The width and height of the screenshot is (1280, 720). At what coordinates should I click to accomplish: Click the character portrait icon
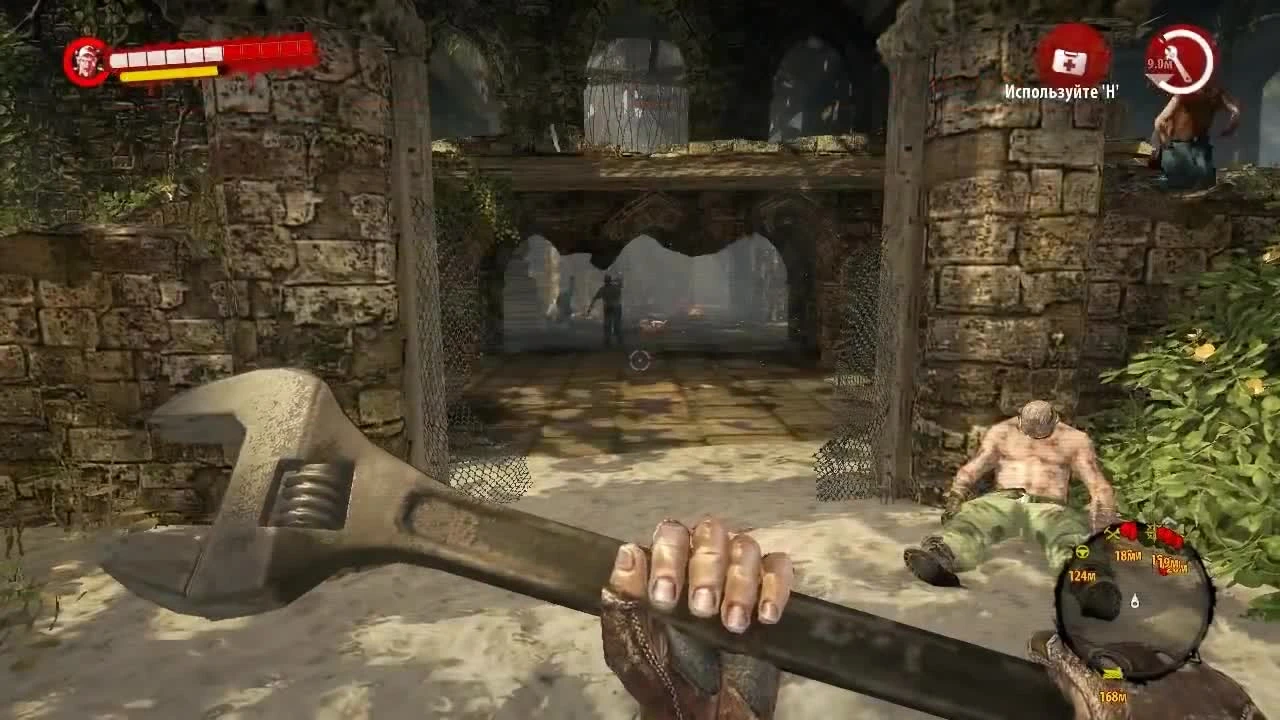pos(86,58)
